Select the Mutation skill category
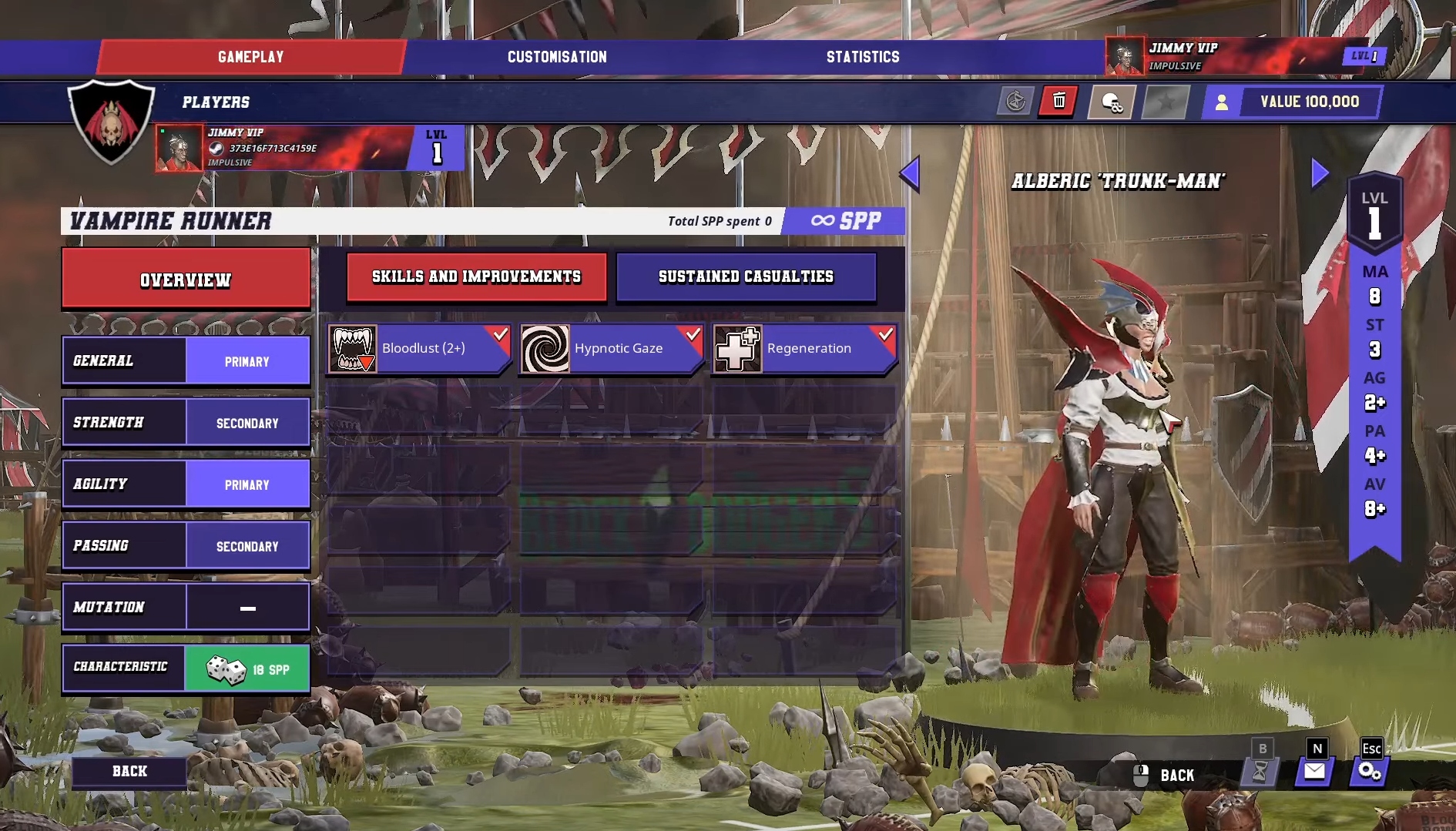 (186, 608)
